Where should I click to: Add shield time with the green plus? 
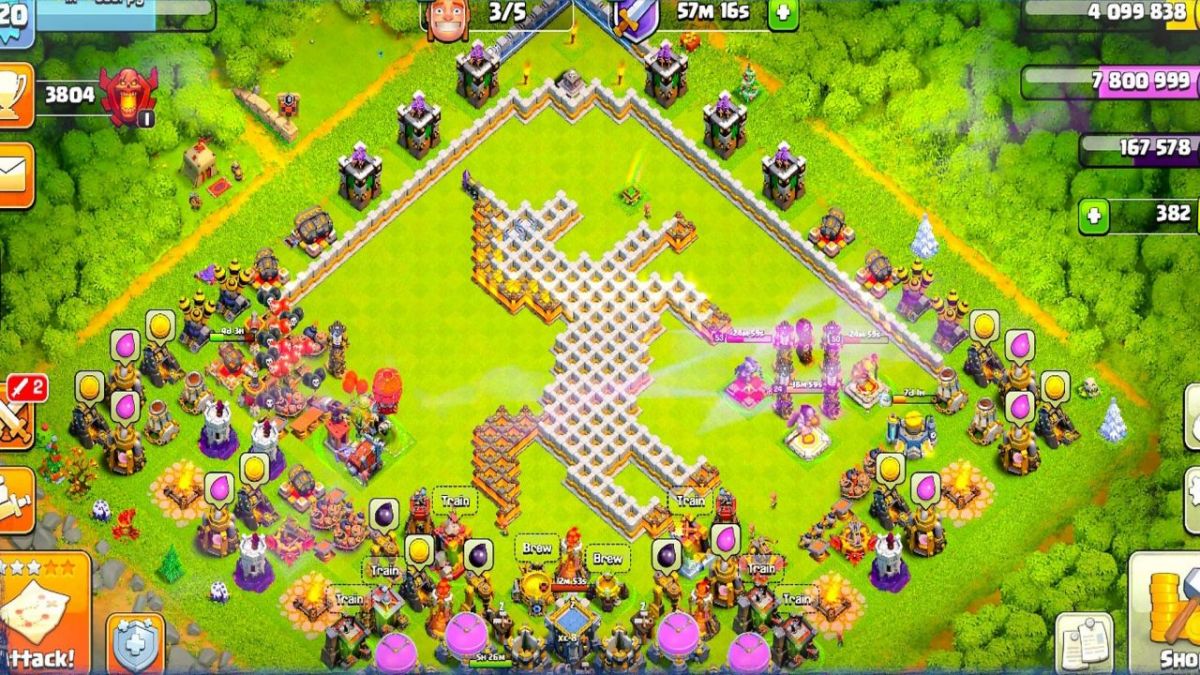pos(782,14)
